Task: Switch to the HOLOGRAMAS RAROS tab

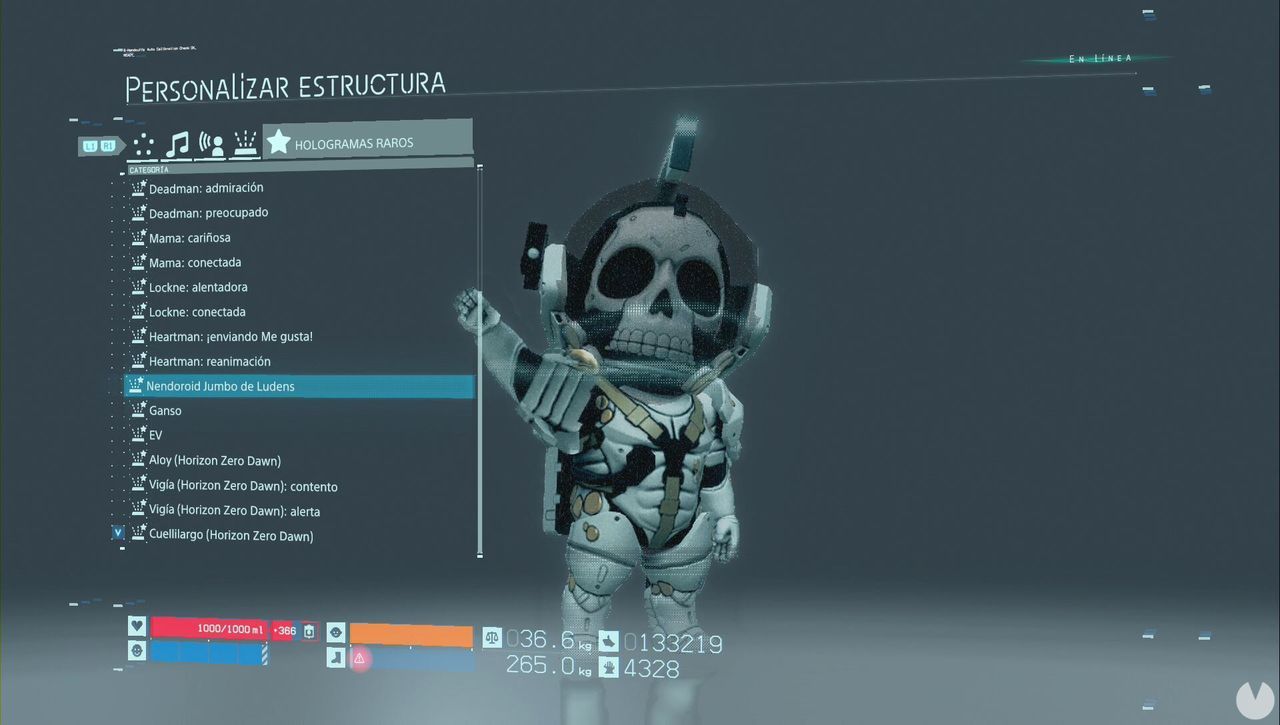Action: [x=352, y=142]
